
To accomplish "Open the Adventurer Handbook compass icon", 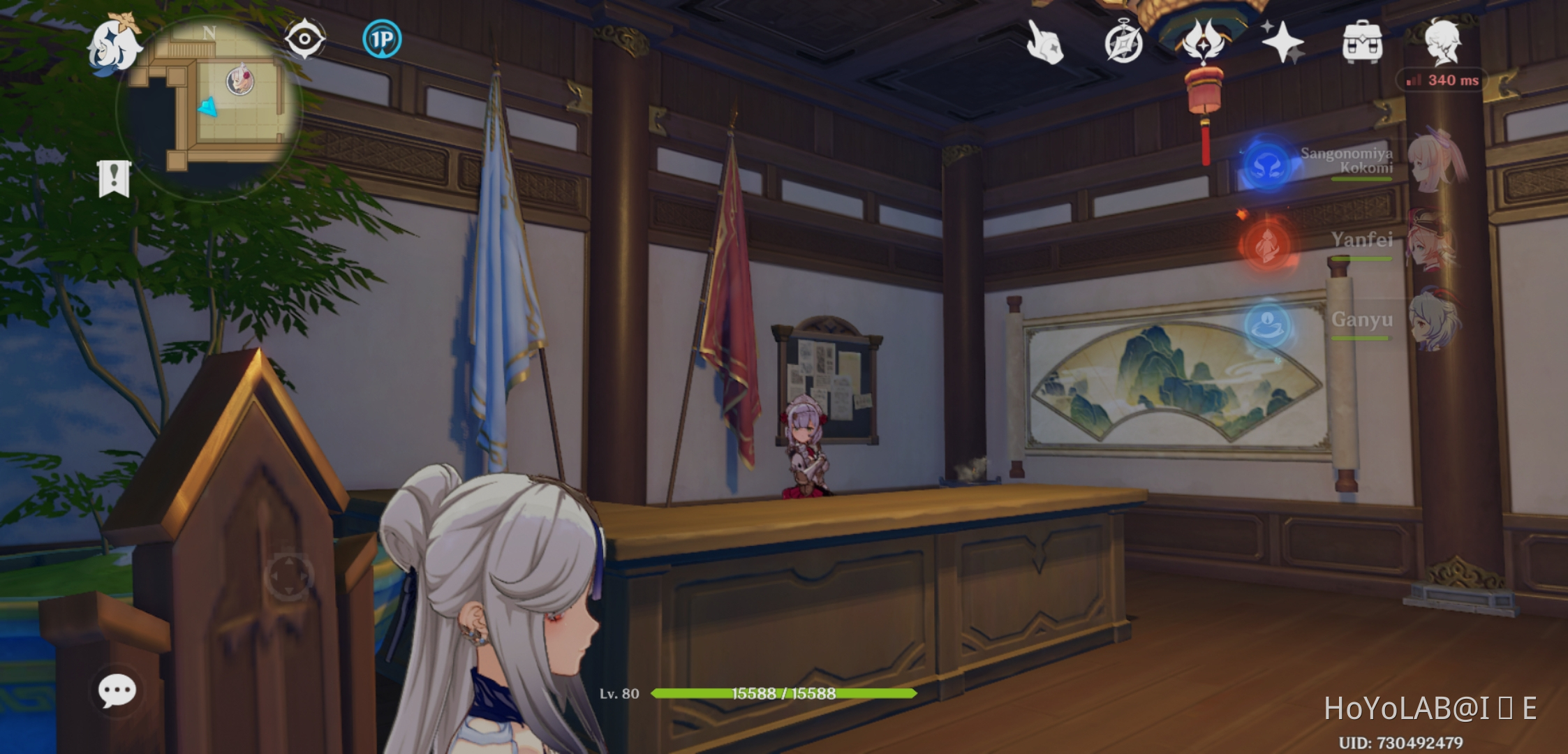I will tap(1125, 42).
